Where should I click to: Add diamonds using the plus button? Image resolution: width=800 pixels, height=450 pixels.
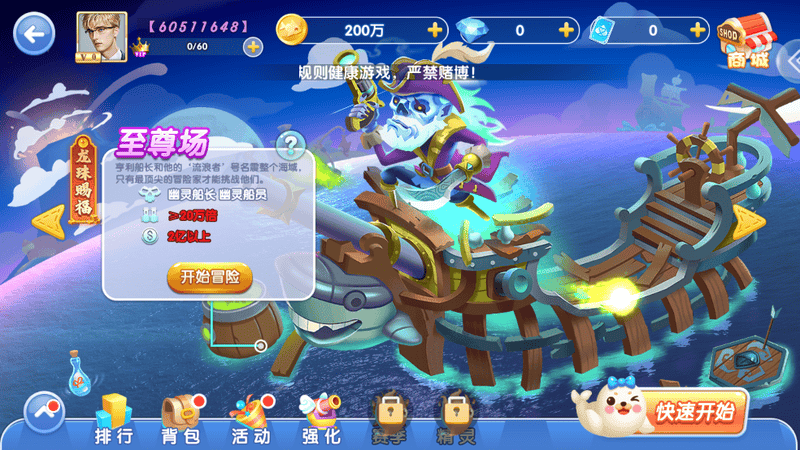coord(567,30)
